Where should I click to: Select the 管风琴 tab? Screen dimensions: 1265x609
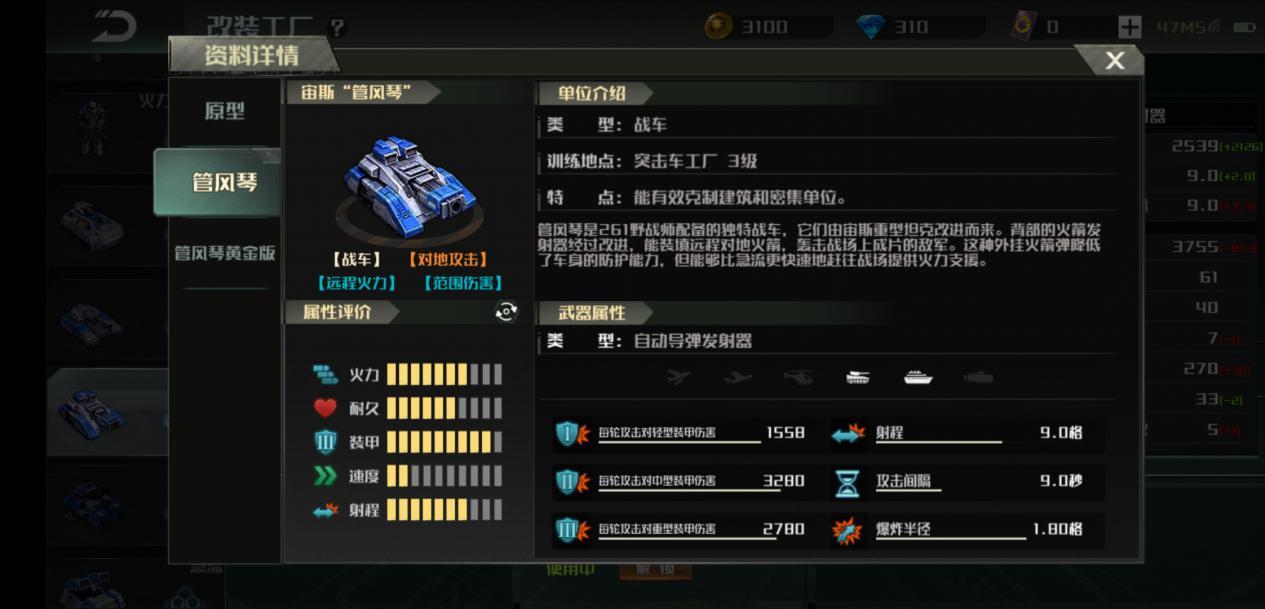click(224, 182)
